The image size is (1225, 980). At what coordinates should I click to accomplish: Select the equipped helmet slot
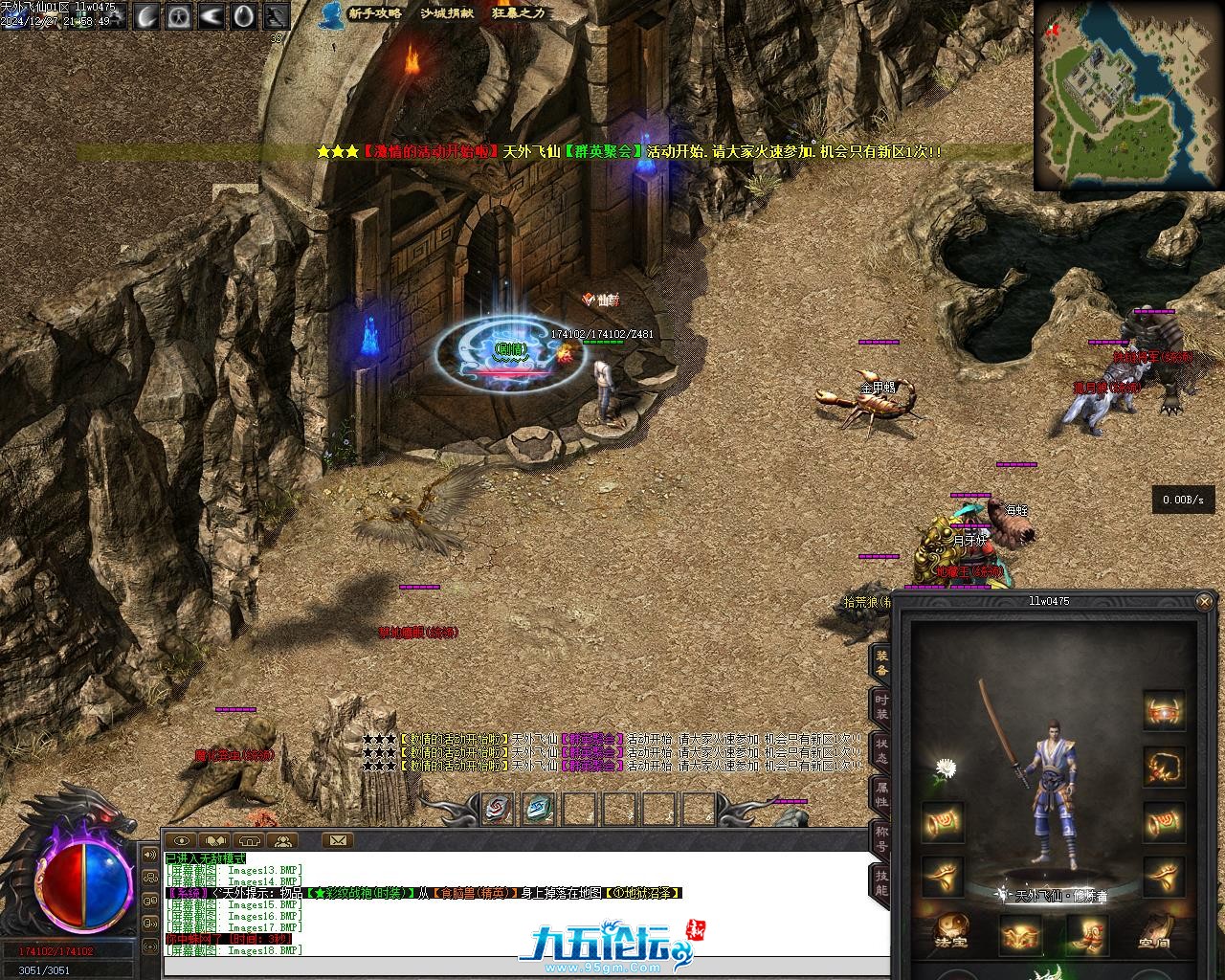point(1164,711)
